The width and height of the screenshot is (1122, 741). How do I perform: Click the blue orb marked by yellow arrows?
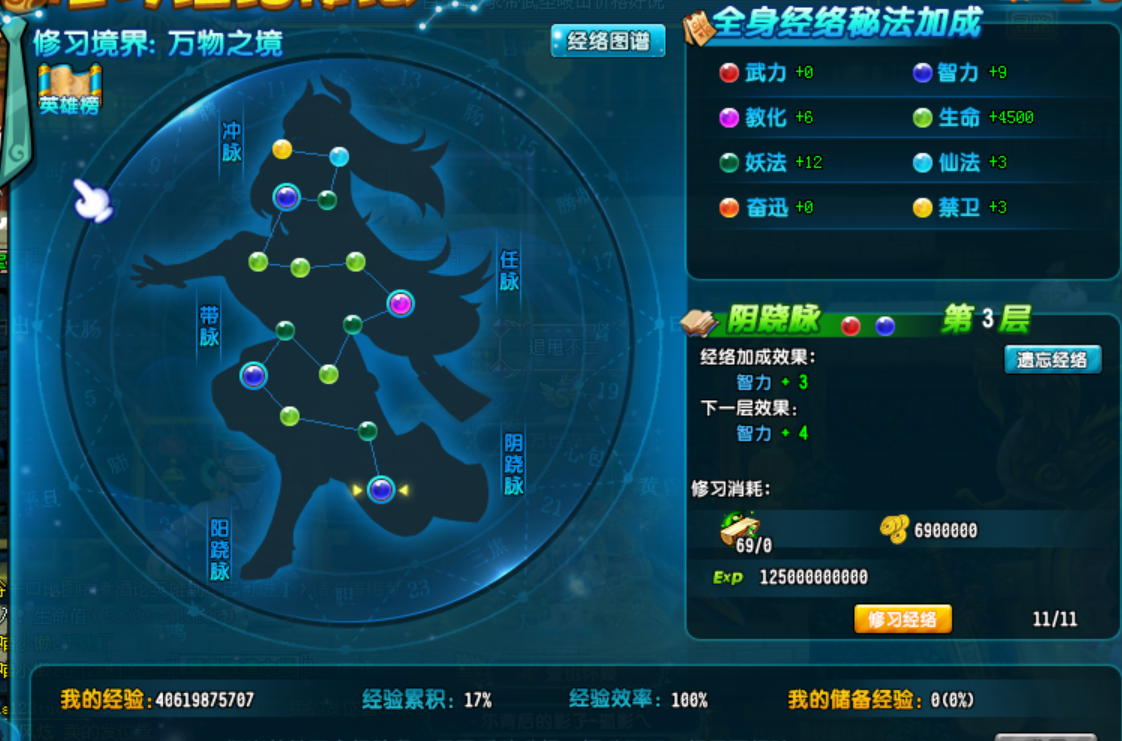[x=381, y=489]
